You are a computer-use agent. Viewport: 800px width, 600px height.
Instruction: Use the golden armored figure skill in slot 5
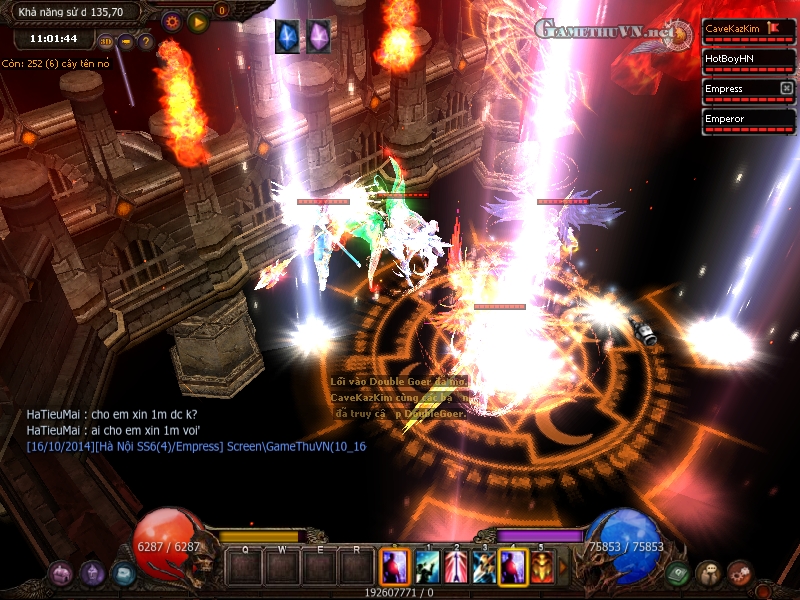pos(542,567)
